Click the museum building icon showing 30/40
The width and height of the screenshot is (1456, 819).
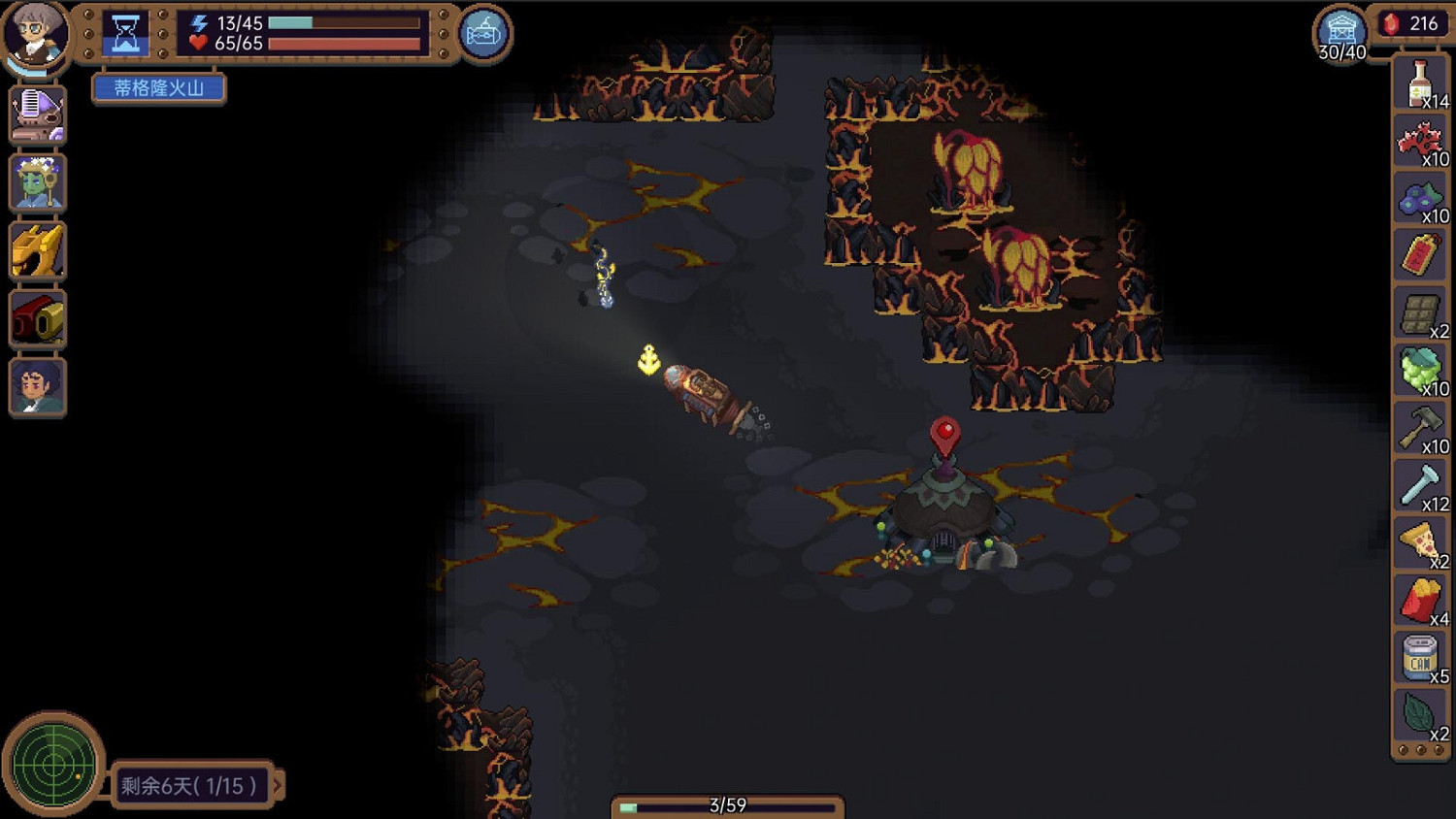point(1340,29)
